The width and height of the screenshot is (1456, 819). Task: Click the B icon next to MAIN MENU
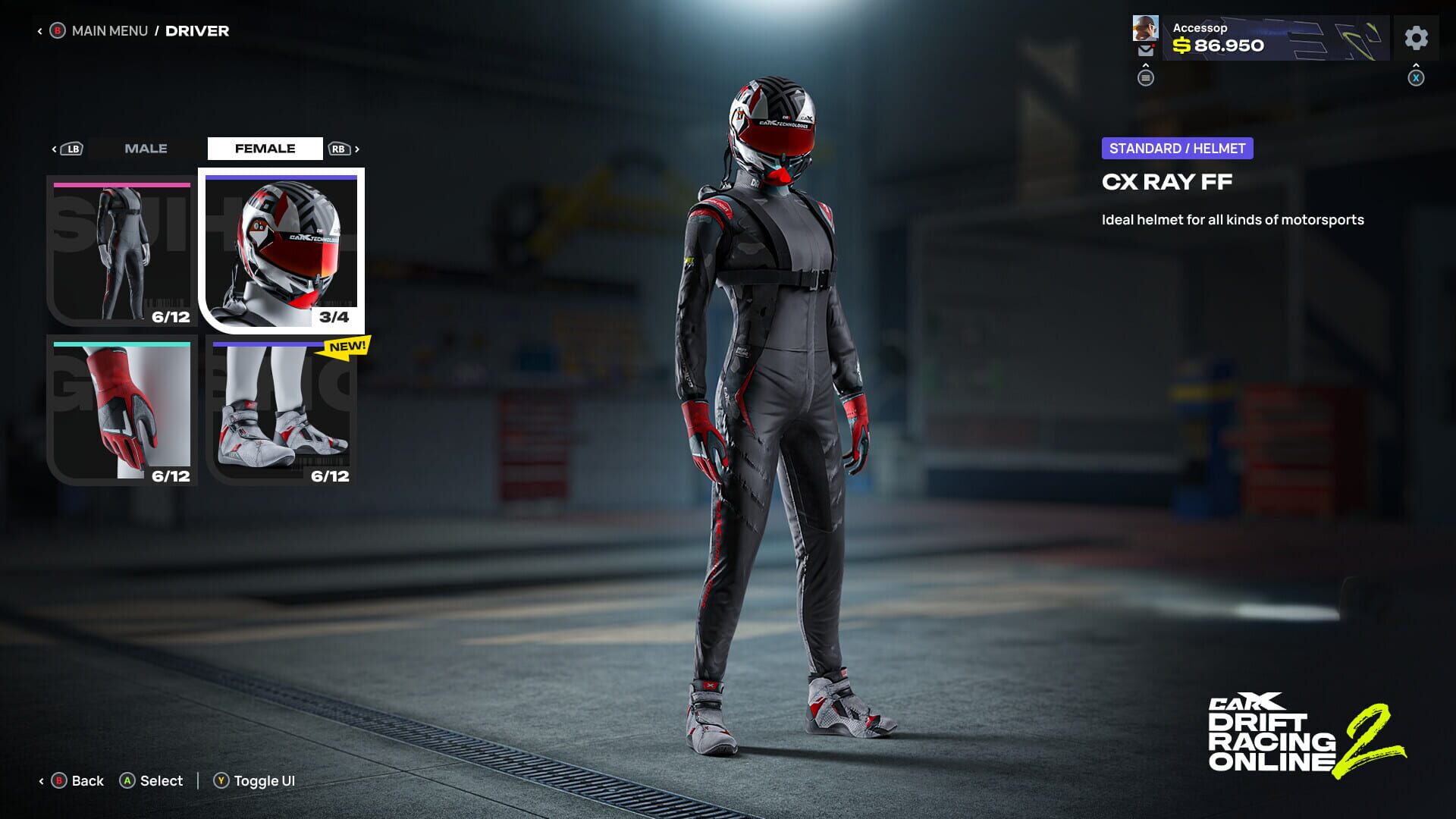57,30
